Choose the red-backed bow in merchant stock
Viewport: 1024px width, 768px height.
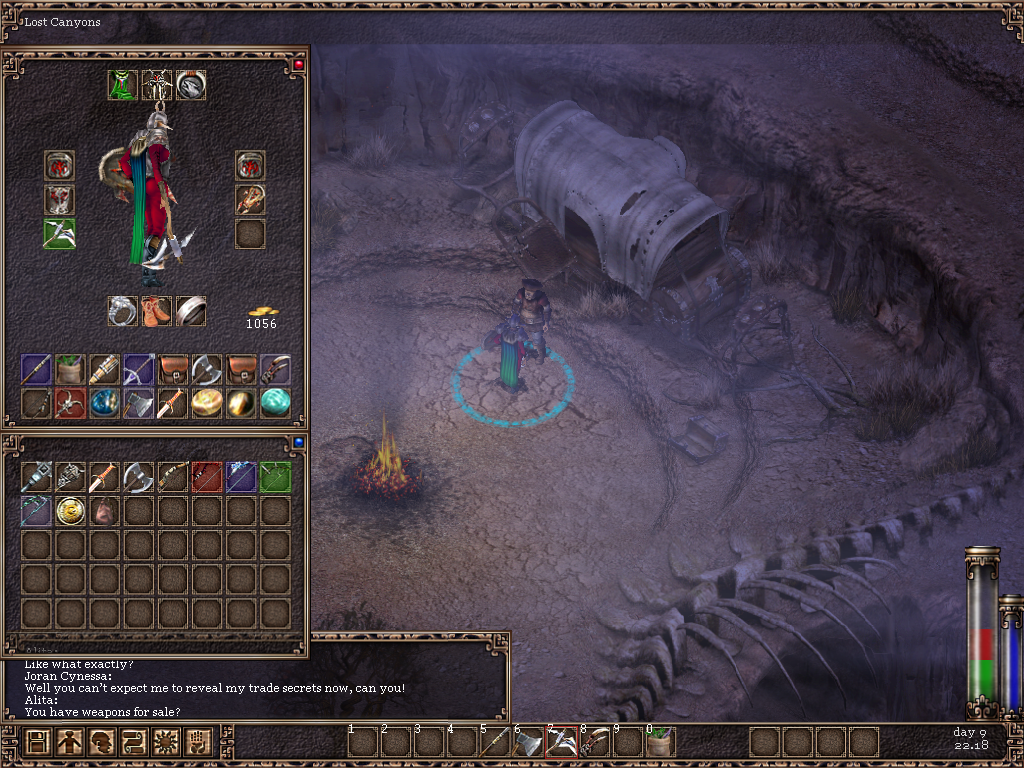coord(207,477)
